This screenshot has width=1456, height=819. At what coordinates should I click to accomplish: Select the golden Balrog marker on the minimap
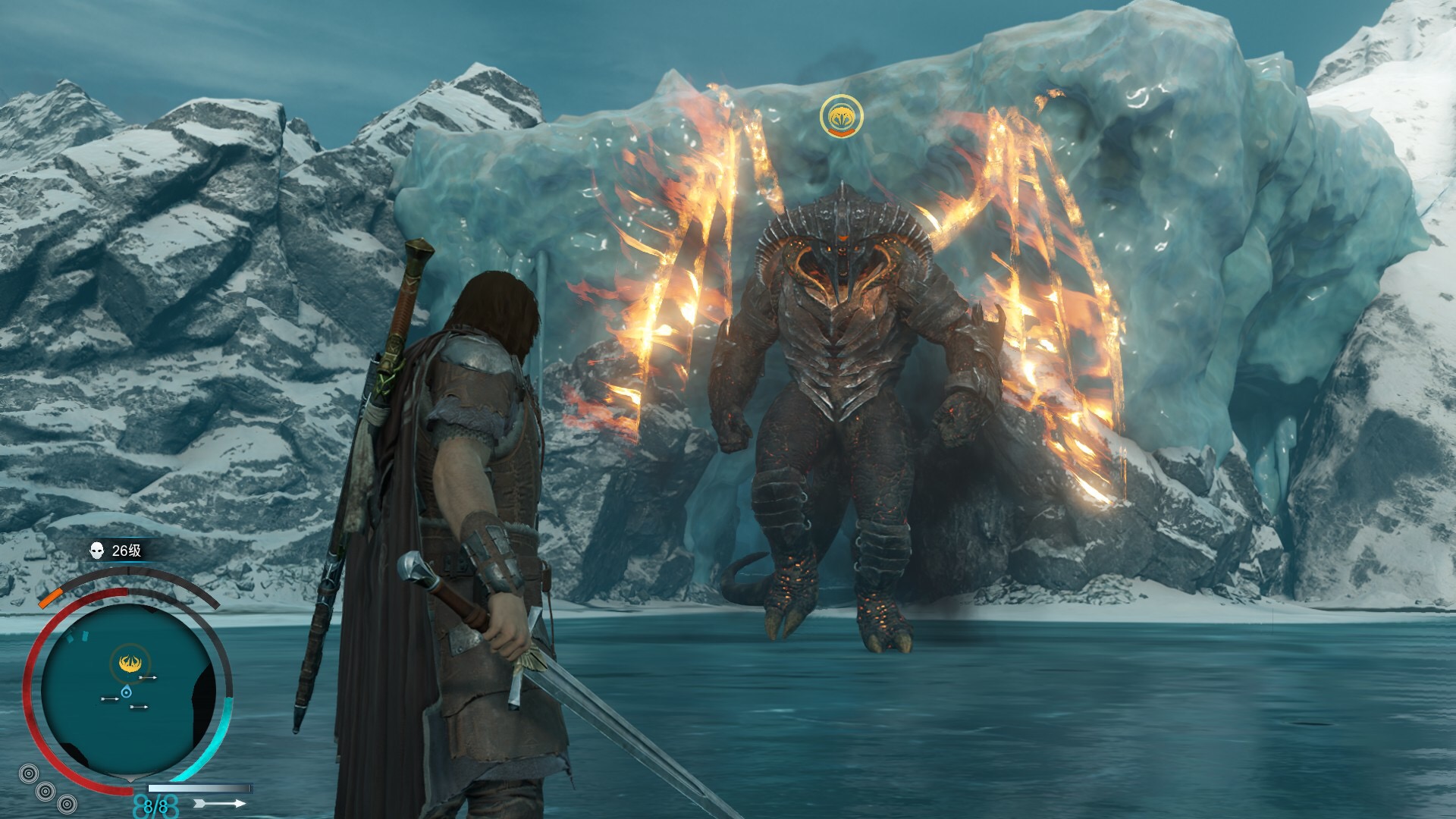click(x=127, y=664)
